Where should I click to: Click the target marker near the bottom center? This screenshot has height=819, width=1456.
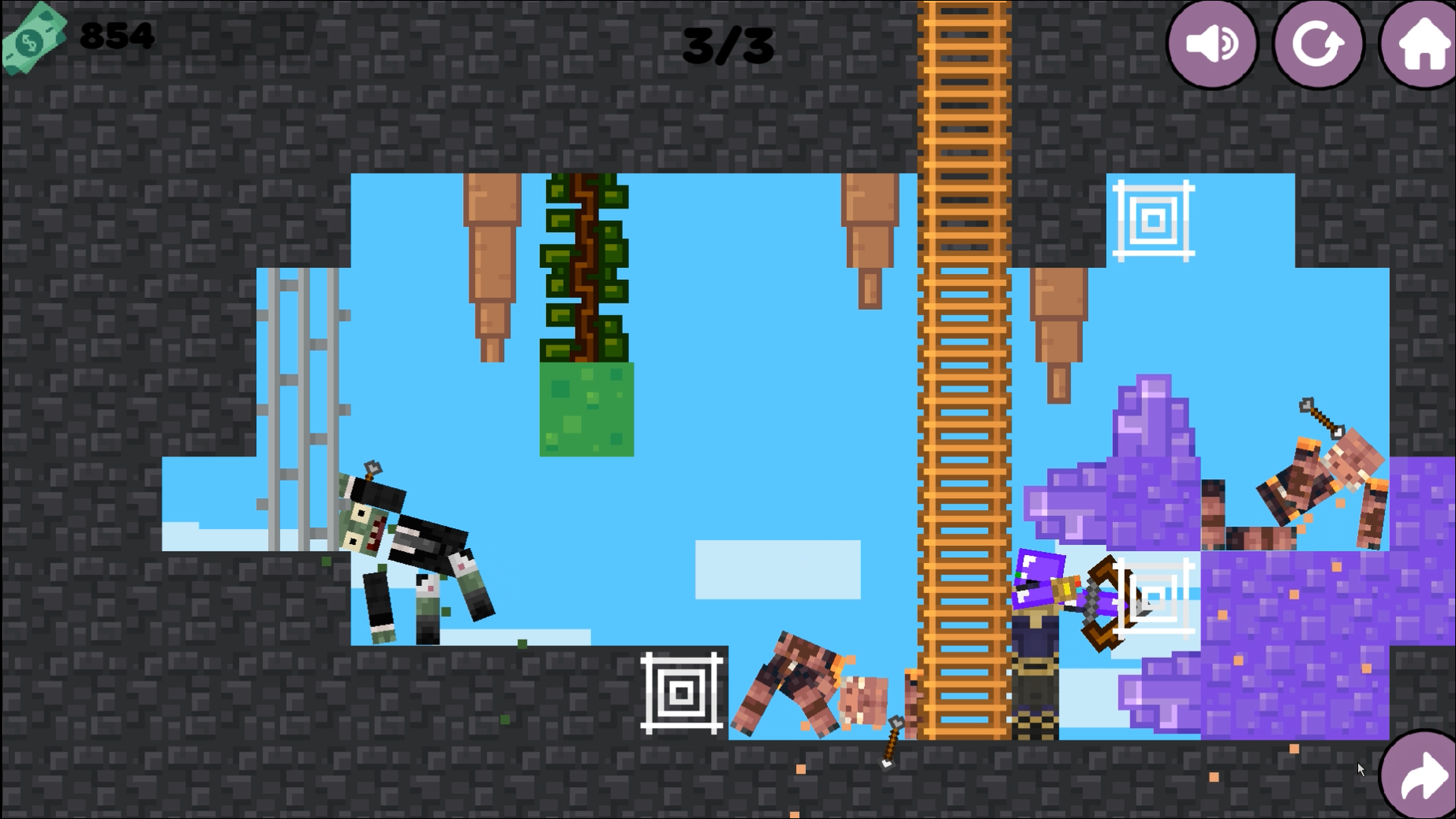coord(681,692)
